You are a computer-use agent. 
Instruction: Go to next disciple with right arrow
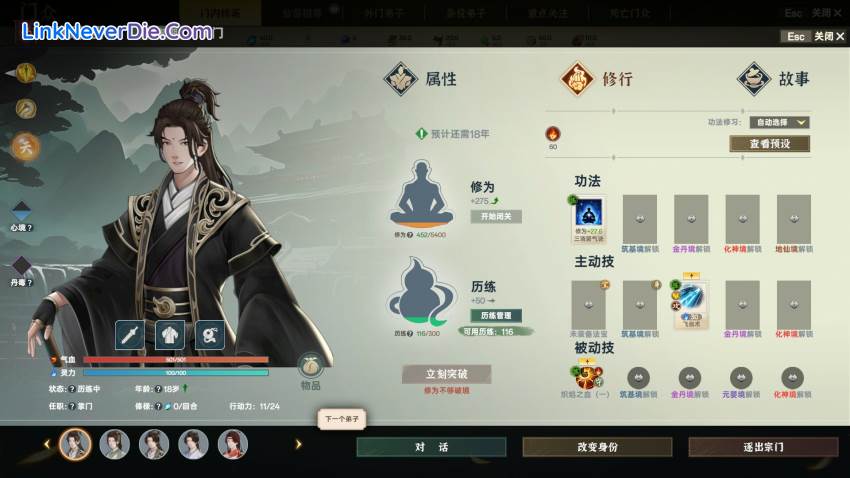pos(297,444)
